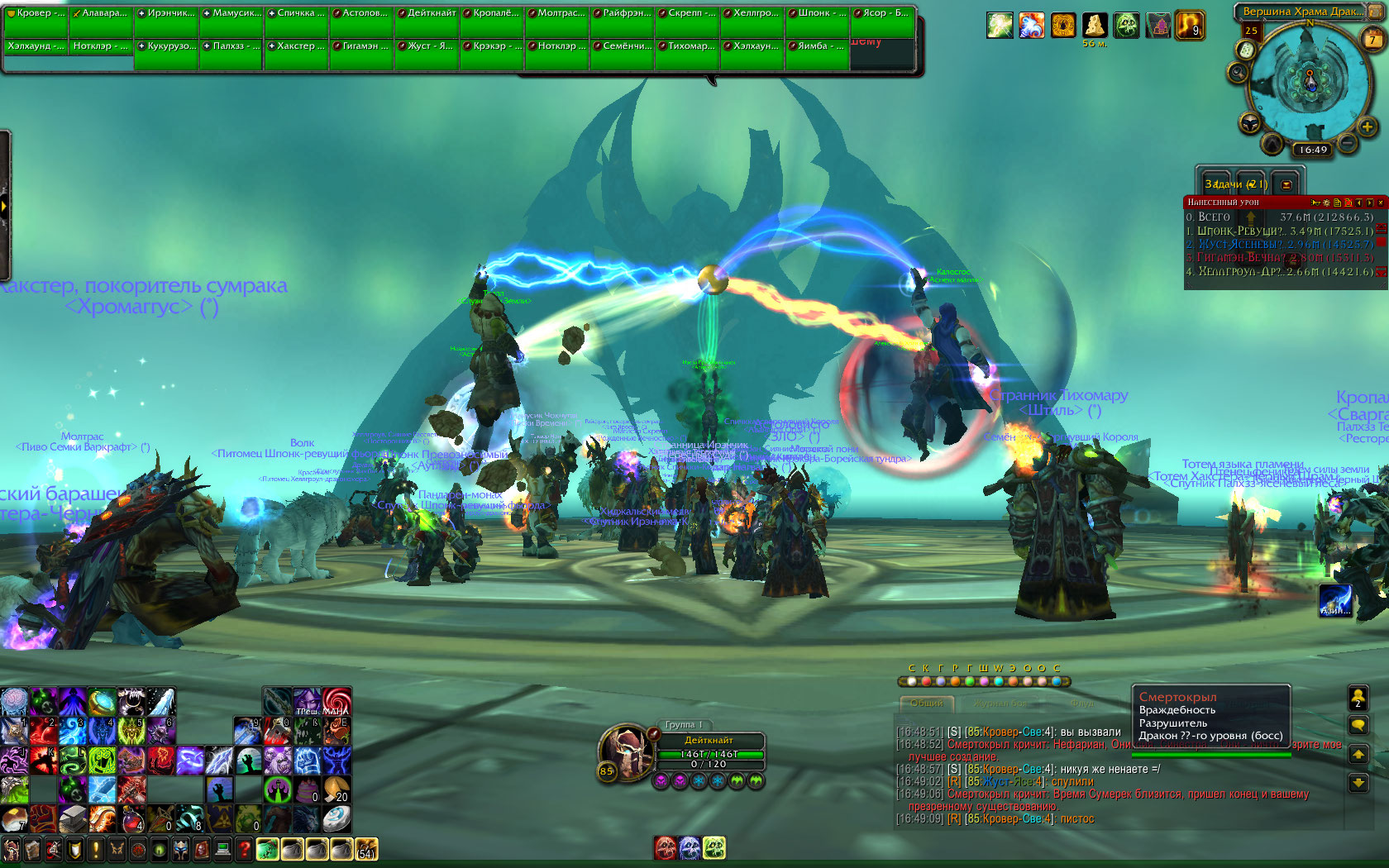Cast the brain icon ability
Image resolution: width=1389 pixels, height=868 pixels.
click(14, 701)
